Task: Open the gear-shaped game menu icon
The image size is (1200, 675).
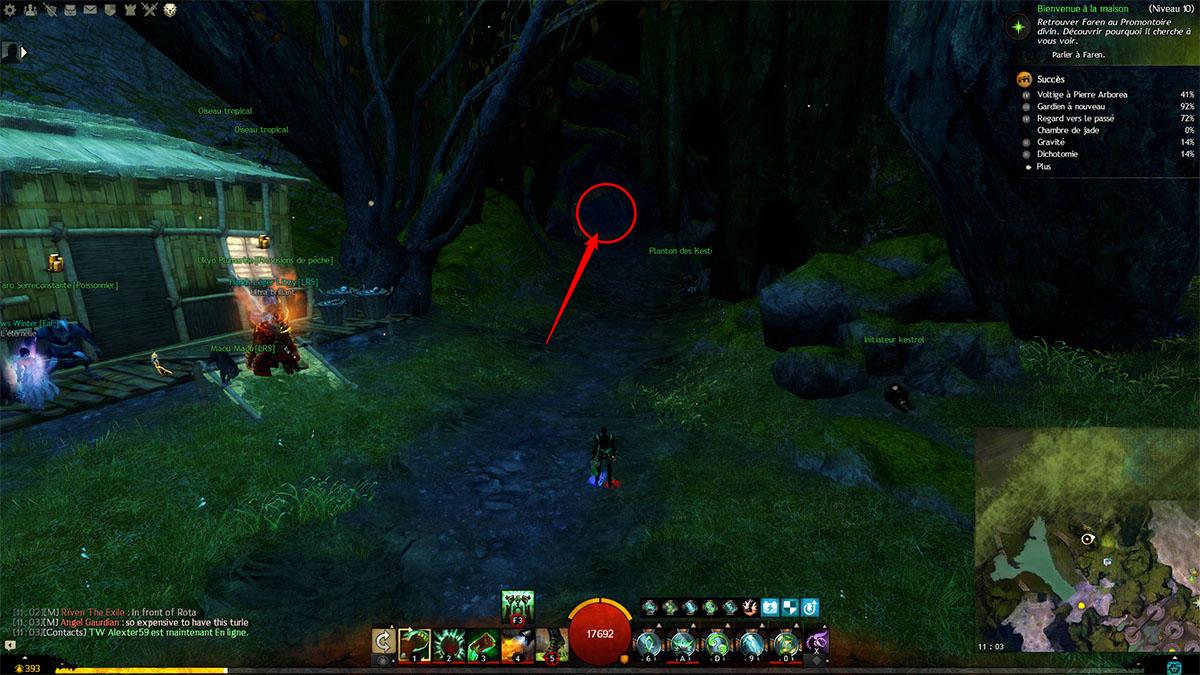Action: [x=9, y=10]
